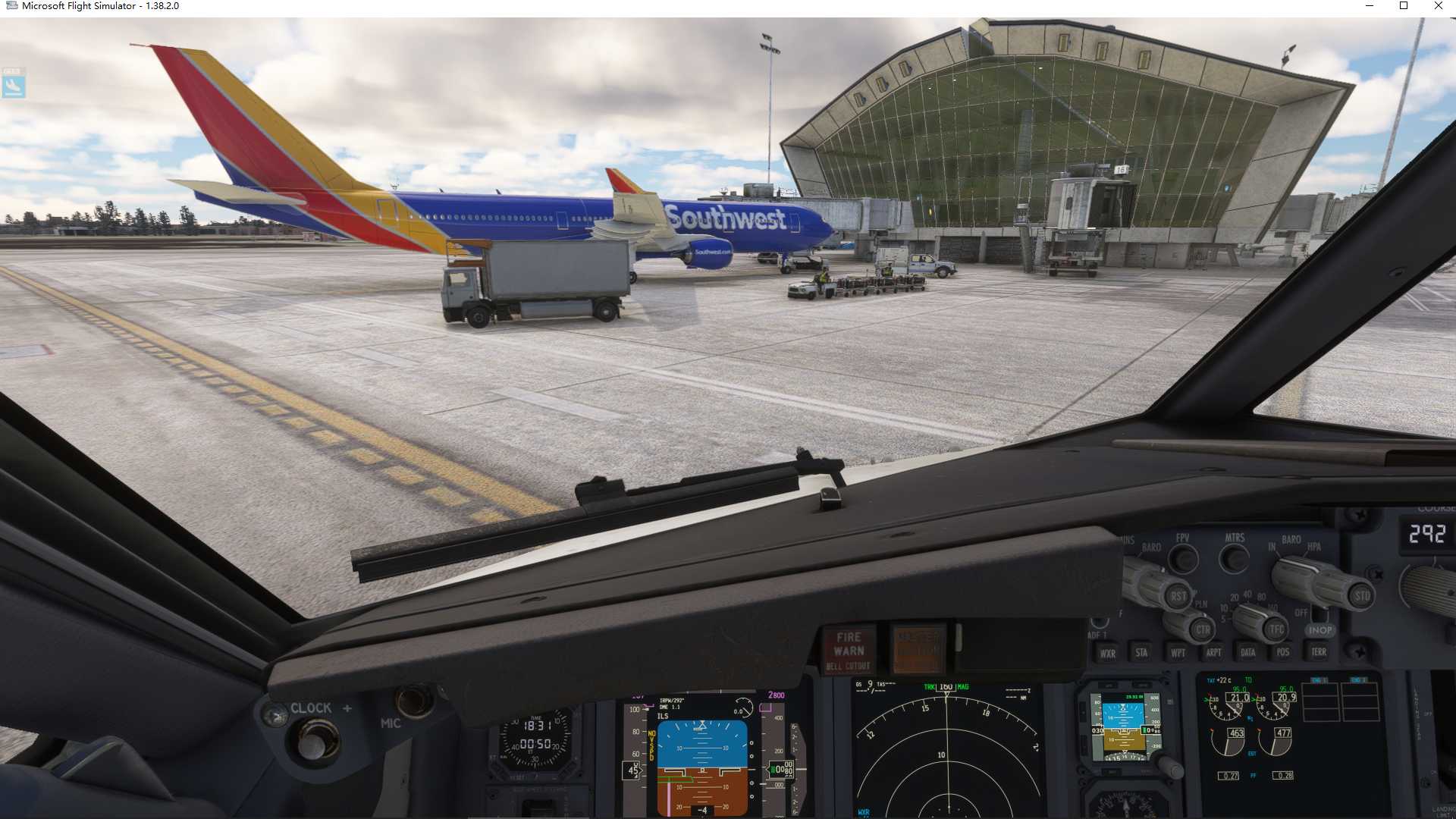Toggle the POS position symbols button
The width and height of the screenshot is (1456, 819).
point(1284,652)
